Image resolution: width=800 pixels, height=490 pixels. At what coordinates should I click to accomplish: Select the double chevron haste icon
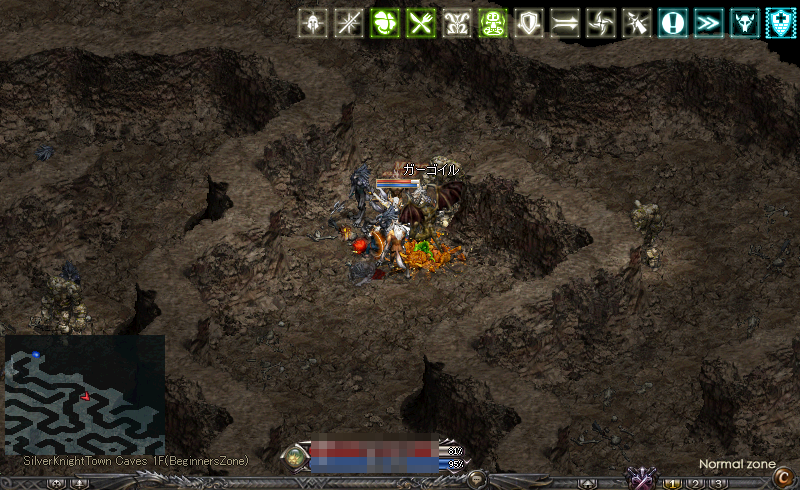coord(708,23)
